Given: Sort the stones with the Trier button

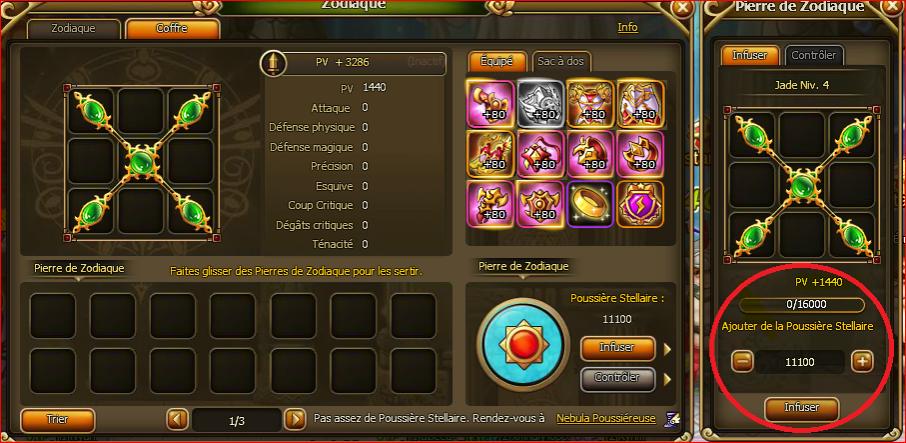Looking at the screenshot, I should 58,419.
